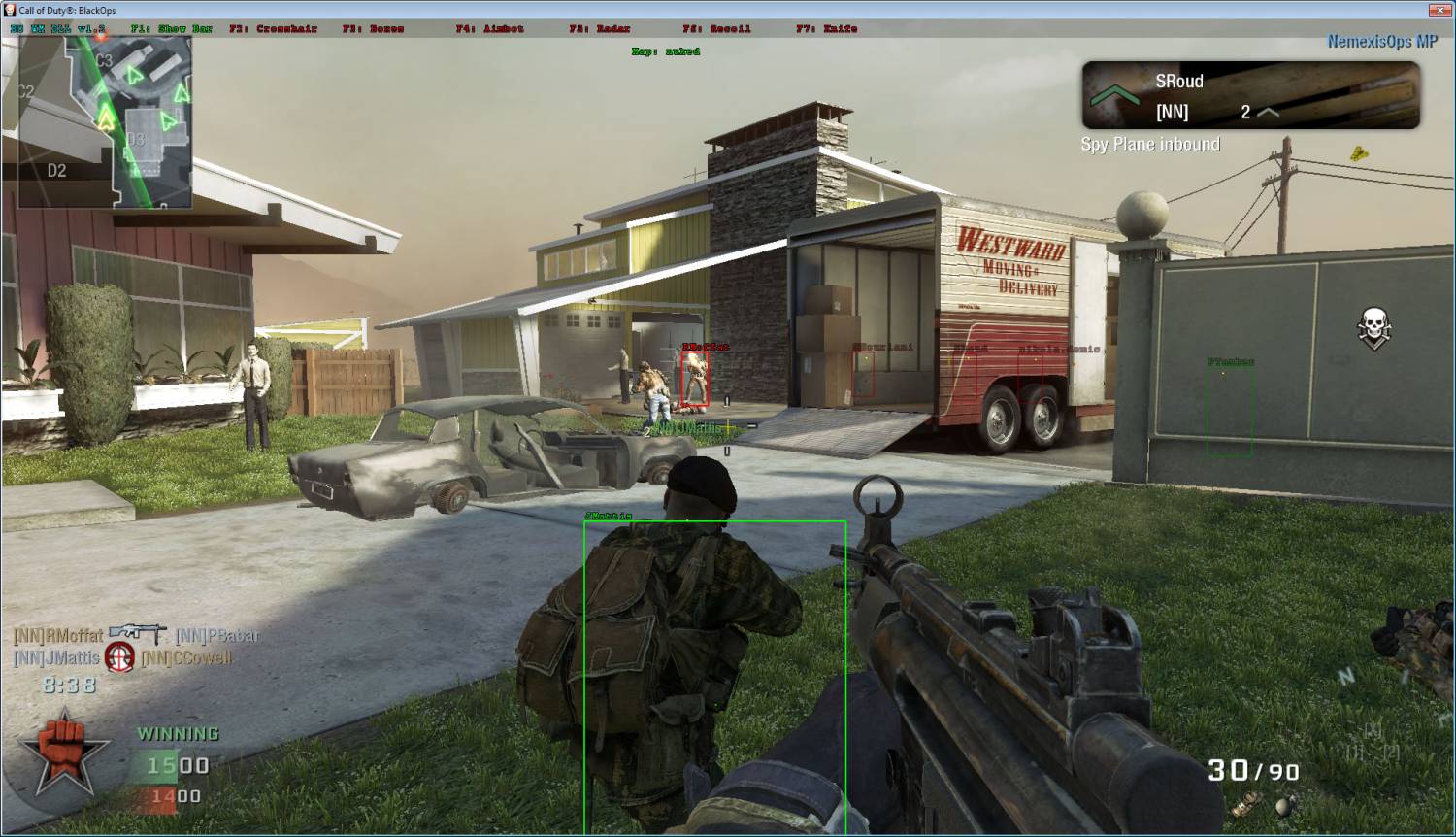Screen dimensions: 1456x837
Task: Select the RMoffat killed PBabar feed entry
Action: tap(137, 635)
